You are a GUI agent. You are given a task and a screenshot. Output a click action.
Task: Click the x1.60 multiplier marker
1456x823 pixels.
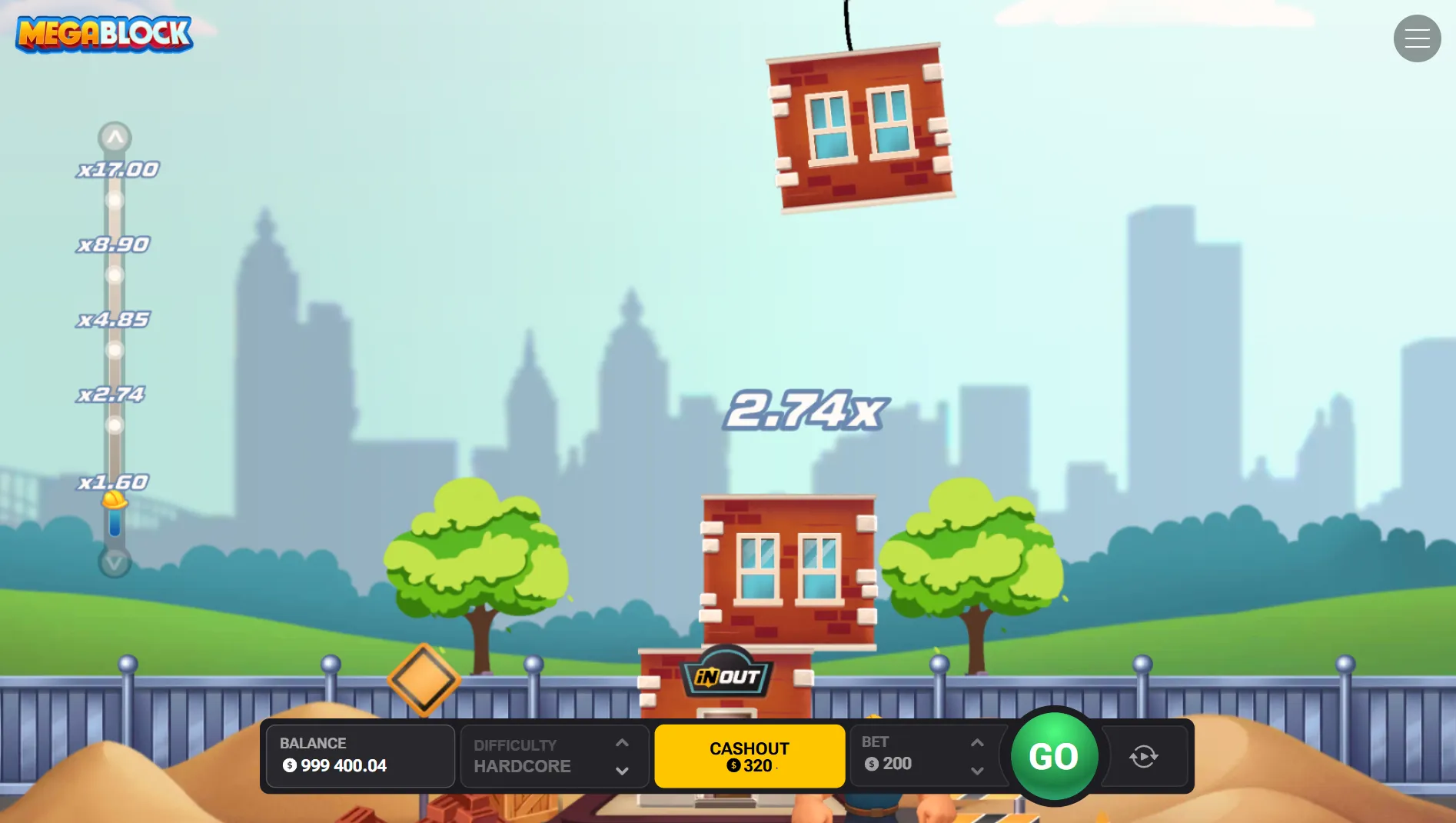pos(114,481)
